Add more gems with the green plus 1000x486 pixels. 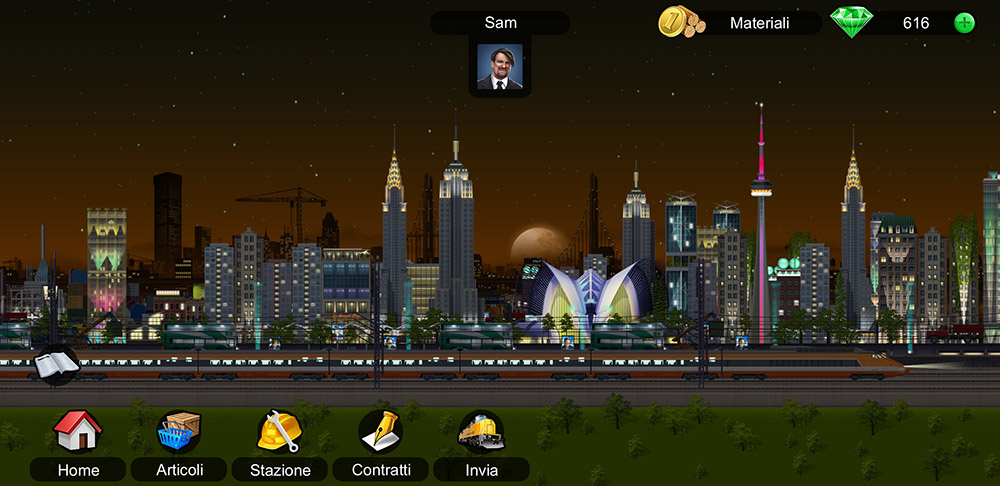tap(964, 23)
